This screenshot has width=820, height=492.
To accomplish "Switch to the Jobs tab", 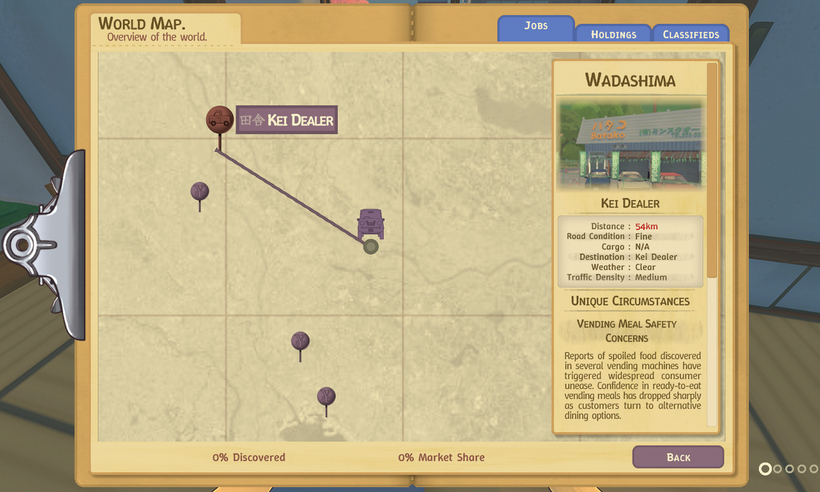I will (535, 27).
